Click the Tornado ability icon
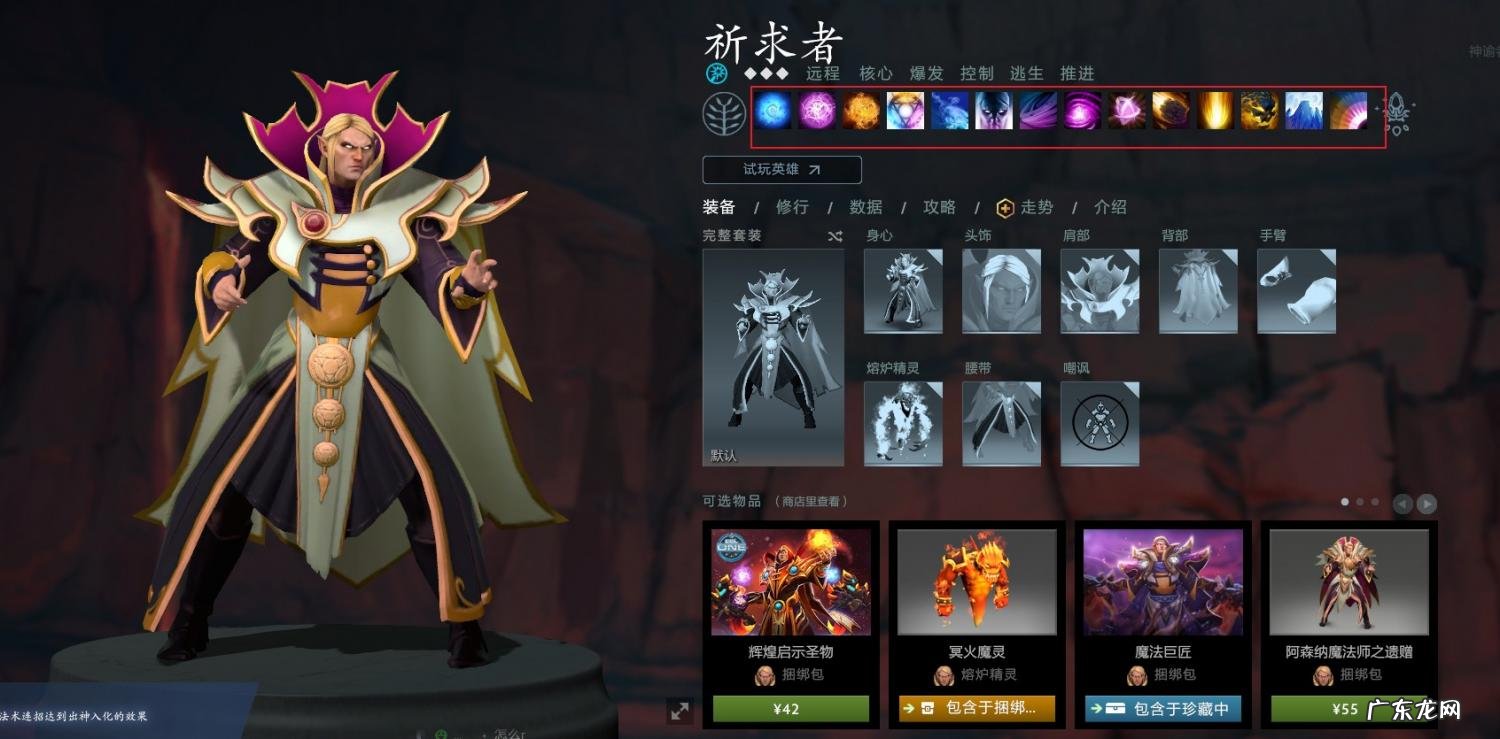 tap(1037, 112)
